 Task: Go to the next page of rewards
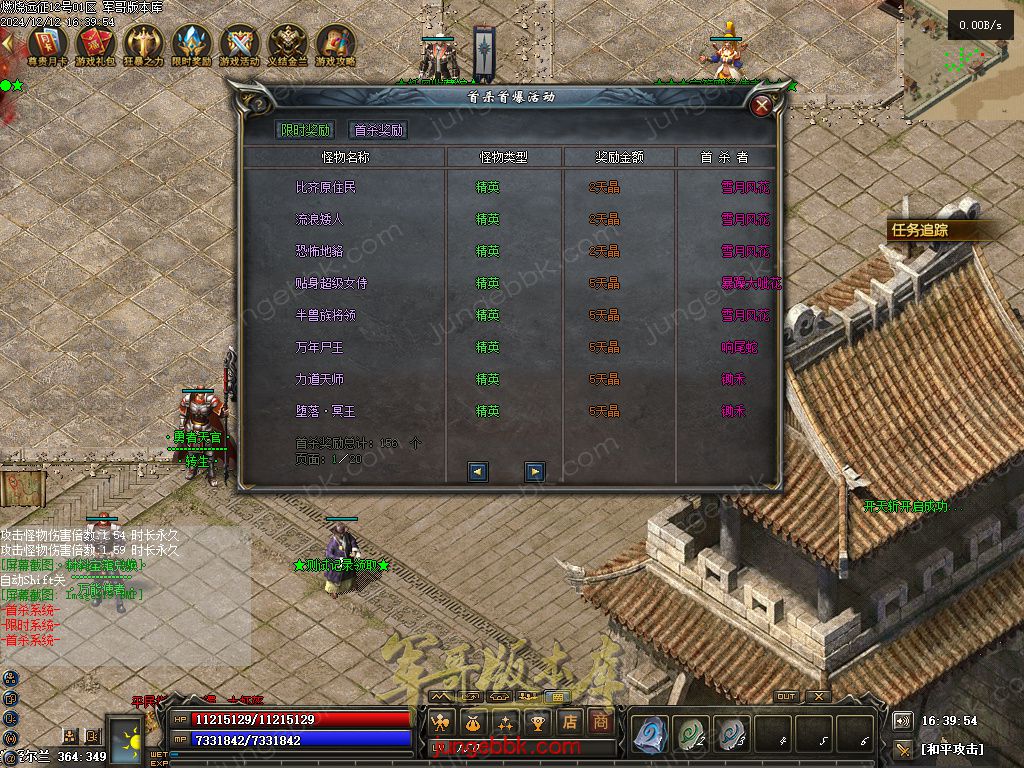(535, 471)
